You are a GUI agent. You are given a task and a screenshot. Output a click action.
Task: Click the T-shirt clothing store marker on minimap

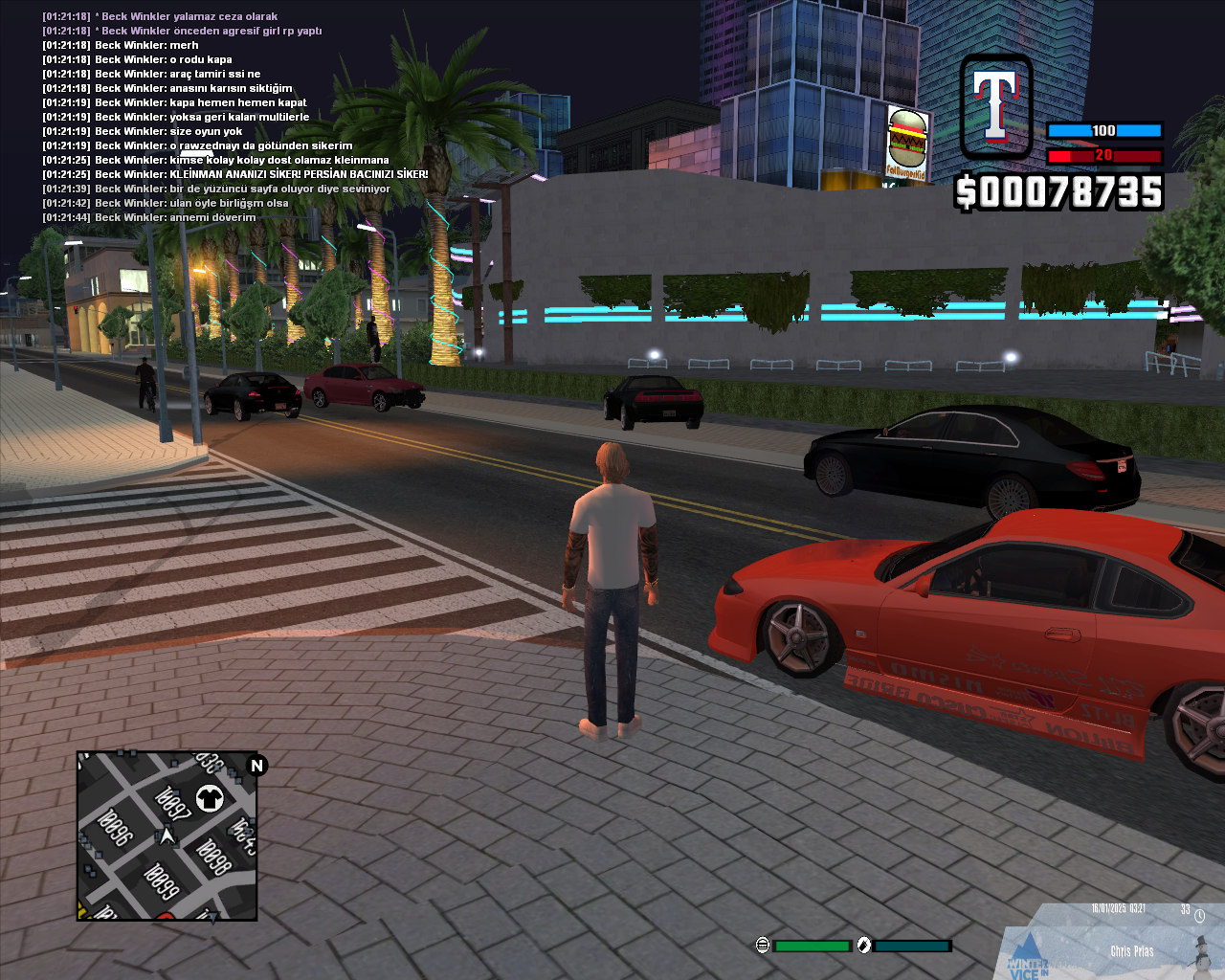(210, 797)
